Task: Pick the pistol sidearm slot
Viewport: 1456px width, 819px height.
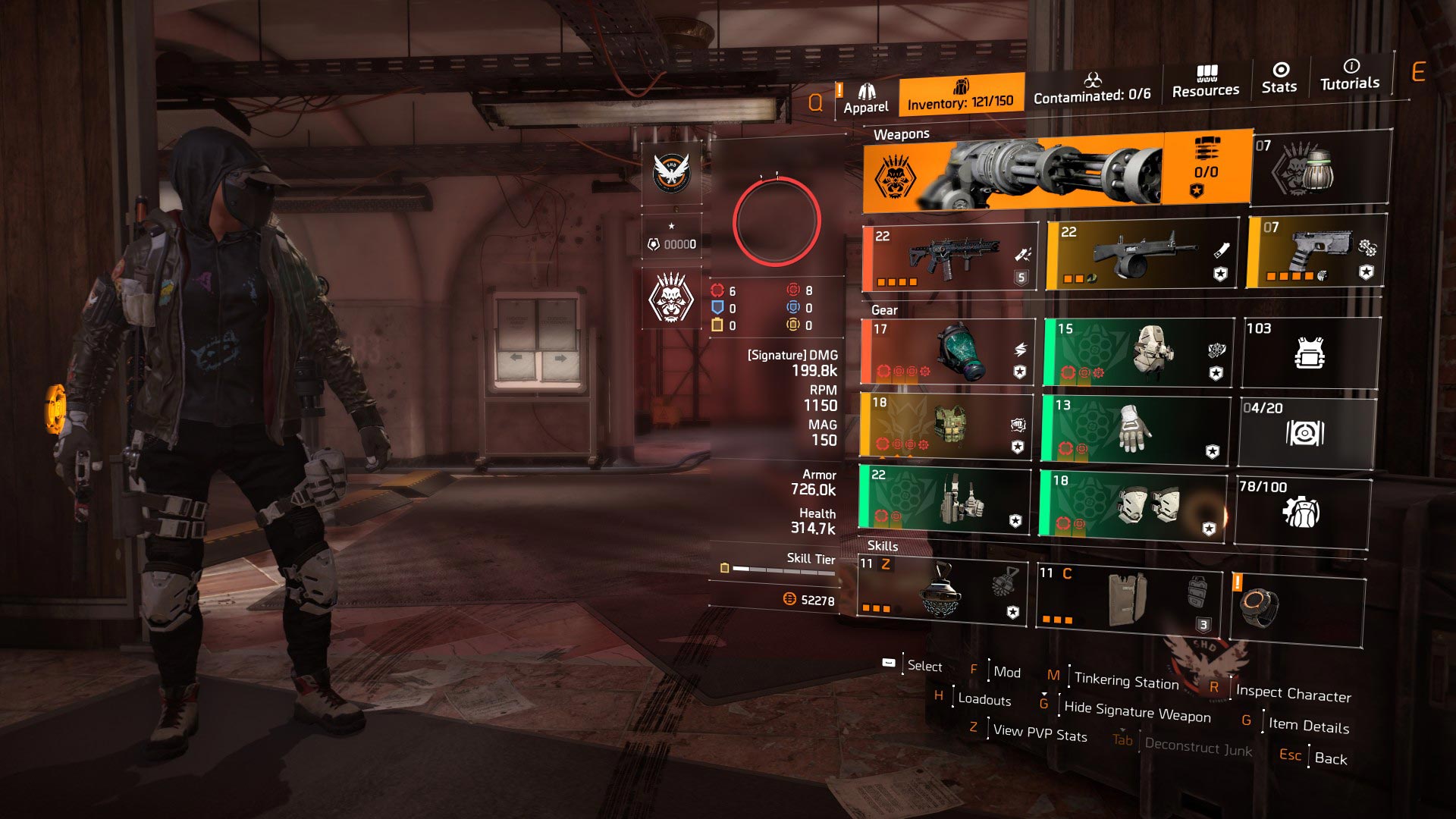Action: [1316, 252]
